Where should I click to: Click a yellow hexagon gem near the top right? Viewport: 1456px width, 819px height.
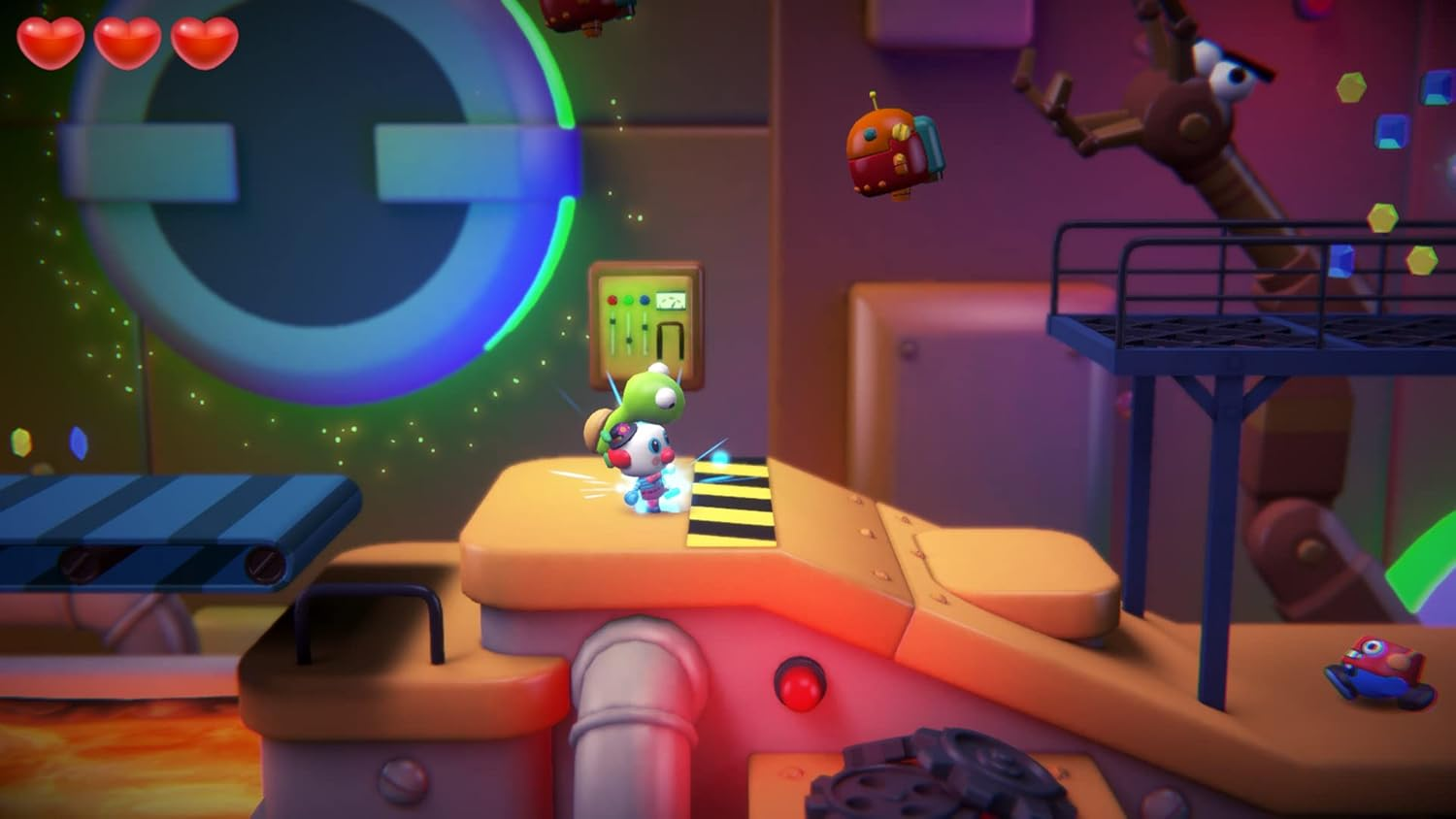pos(1349,87)
